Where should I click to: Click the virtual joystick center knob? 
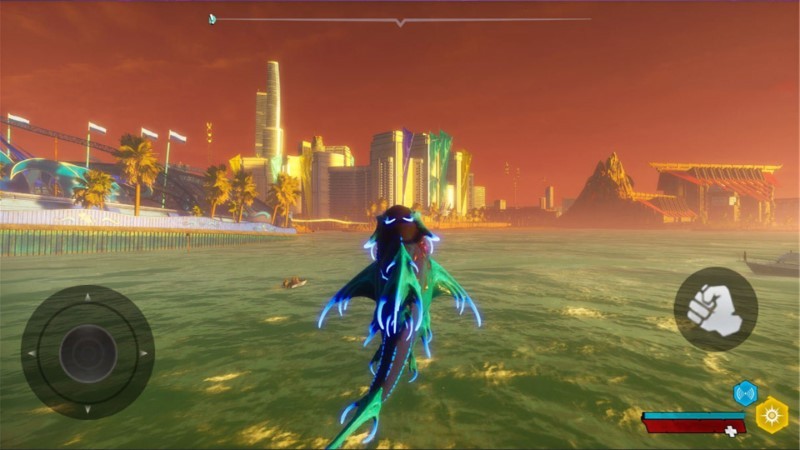[87, 352]
